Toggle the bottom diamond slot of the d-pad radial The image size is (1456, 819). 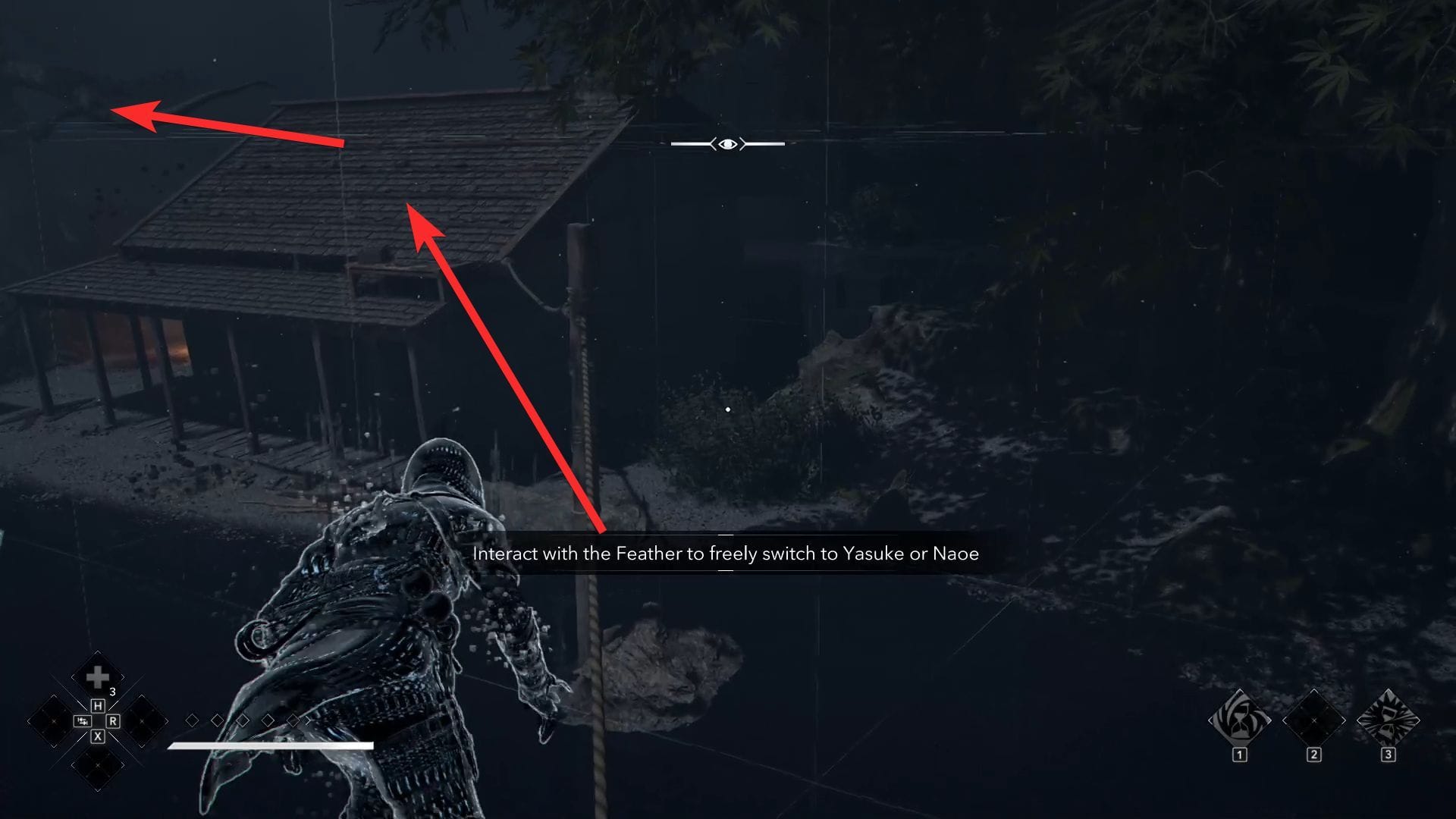tap(97, 765)
